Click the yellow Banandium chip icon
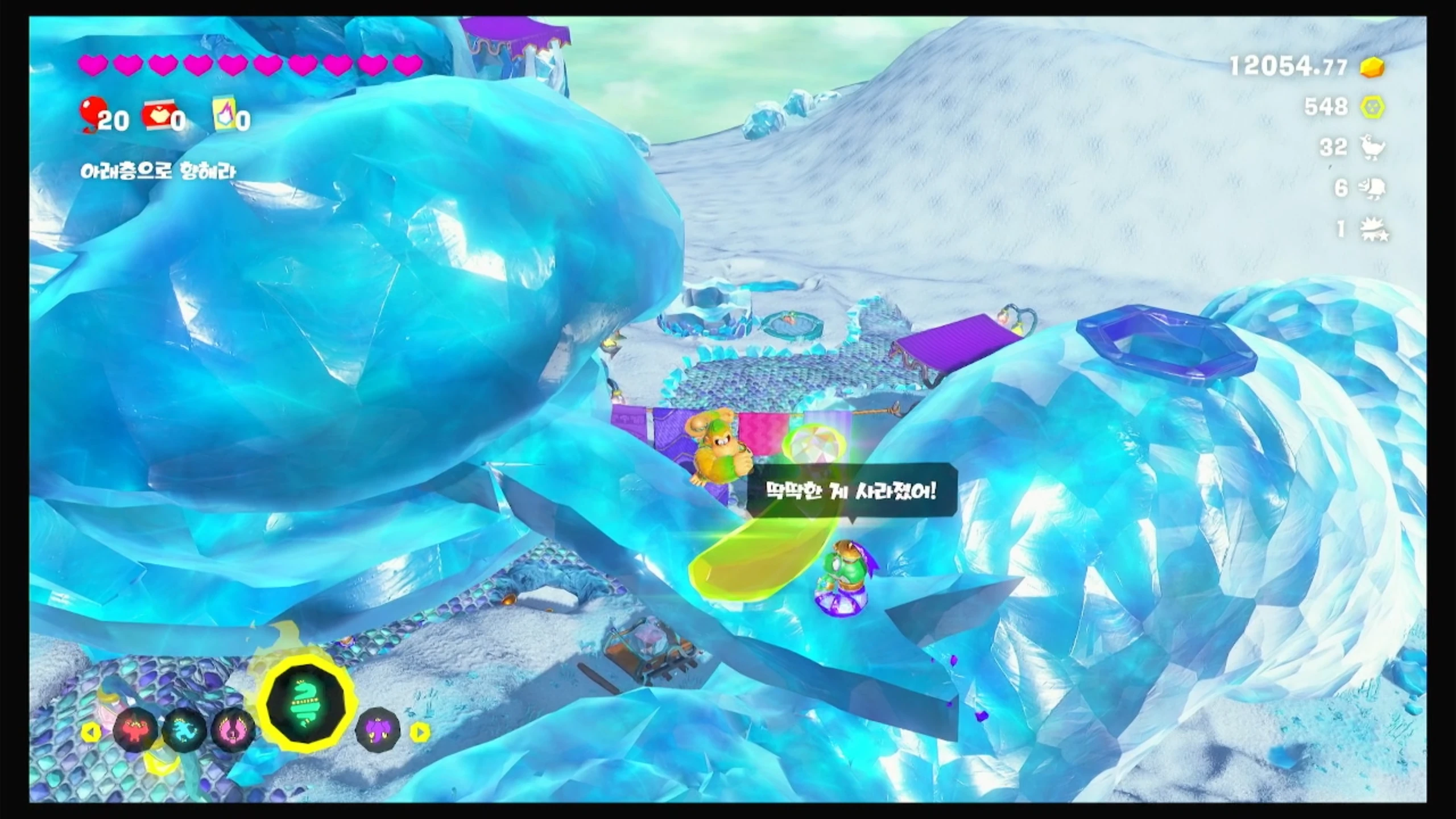 pyautogui.click(x=1372, y=107)
